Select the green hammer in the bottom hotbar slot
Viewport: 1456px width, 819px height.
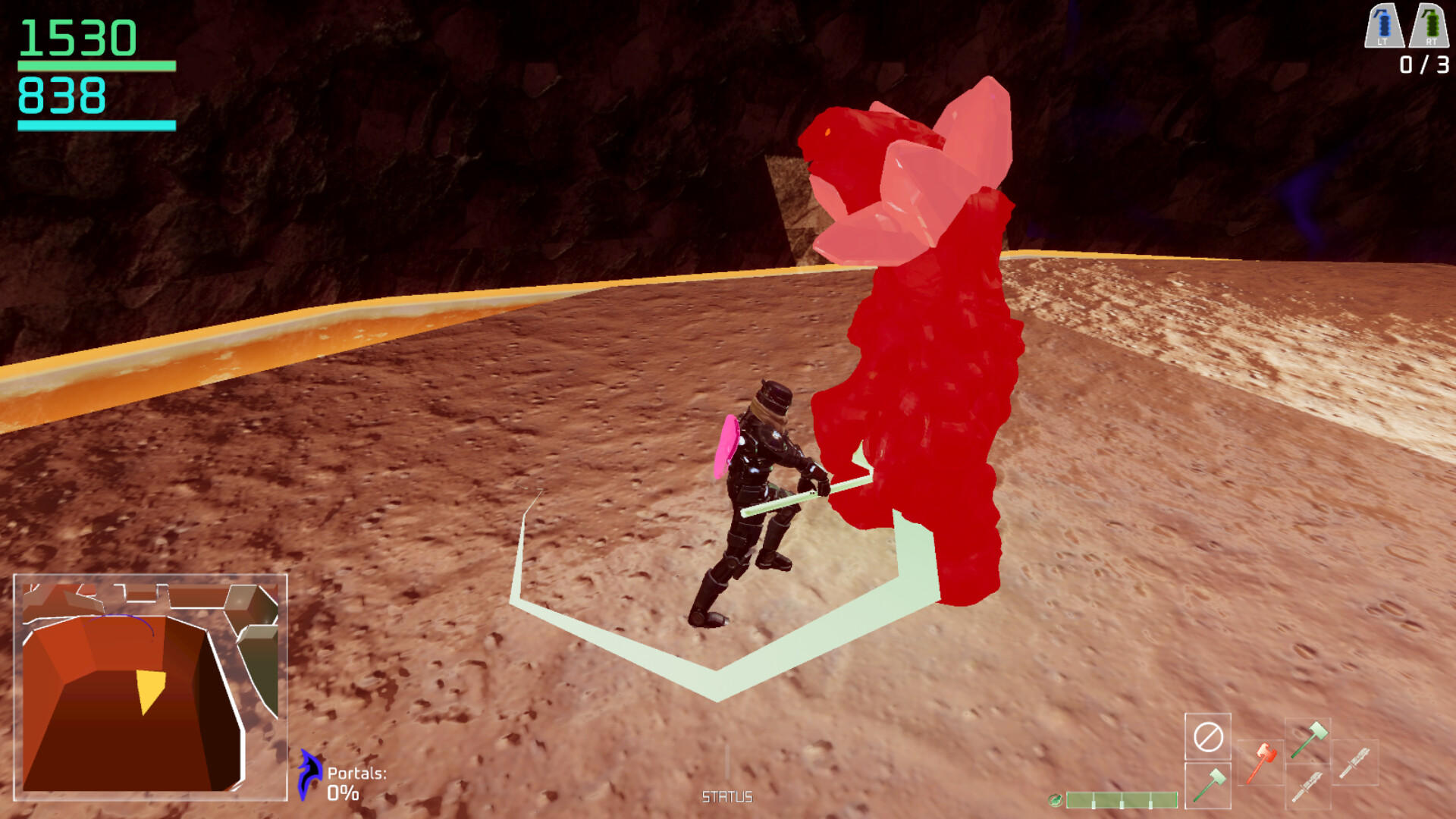coord(1209,786)
